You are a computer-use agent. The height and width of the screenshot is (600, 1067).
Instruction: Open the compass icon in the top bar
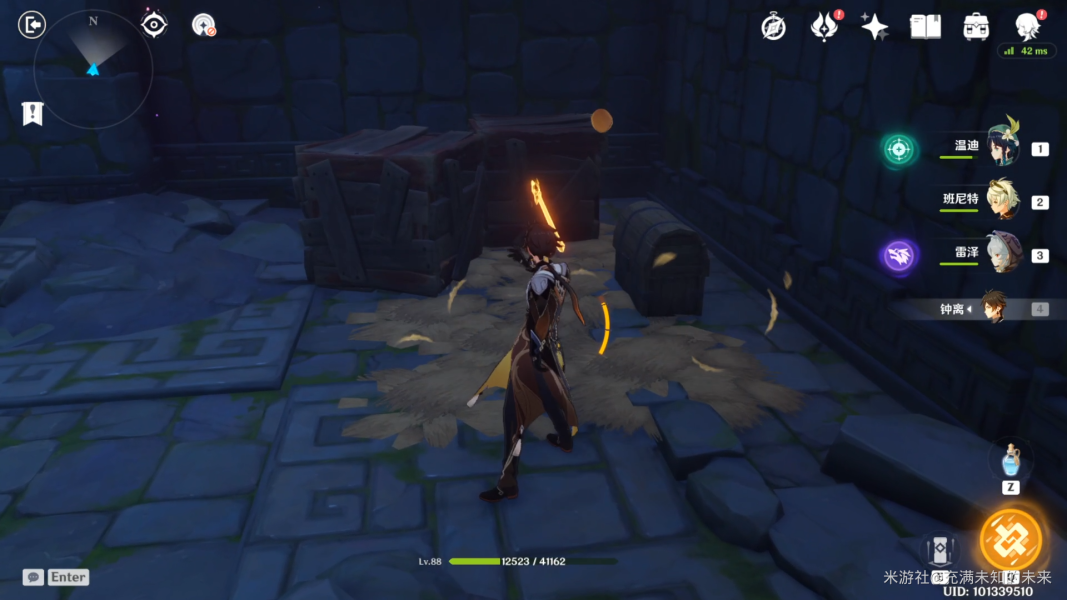(773, 27)
